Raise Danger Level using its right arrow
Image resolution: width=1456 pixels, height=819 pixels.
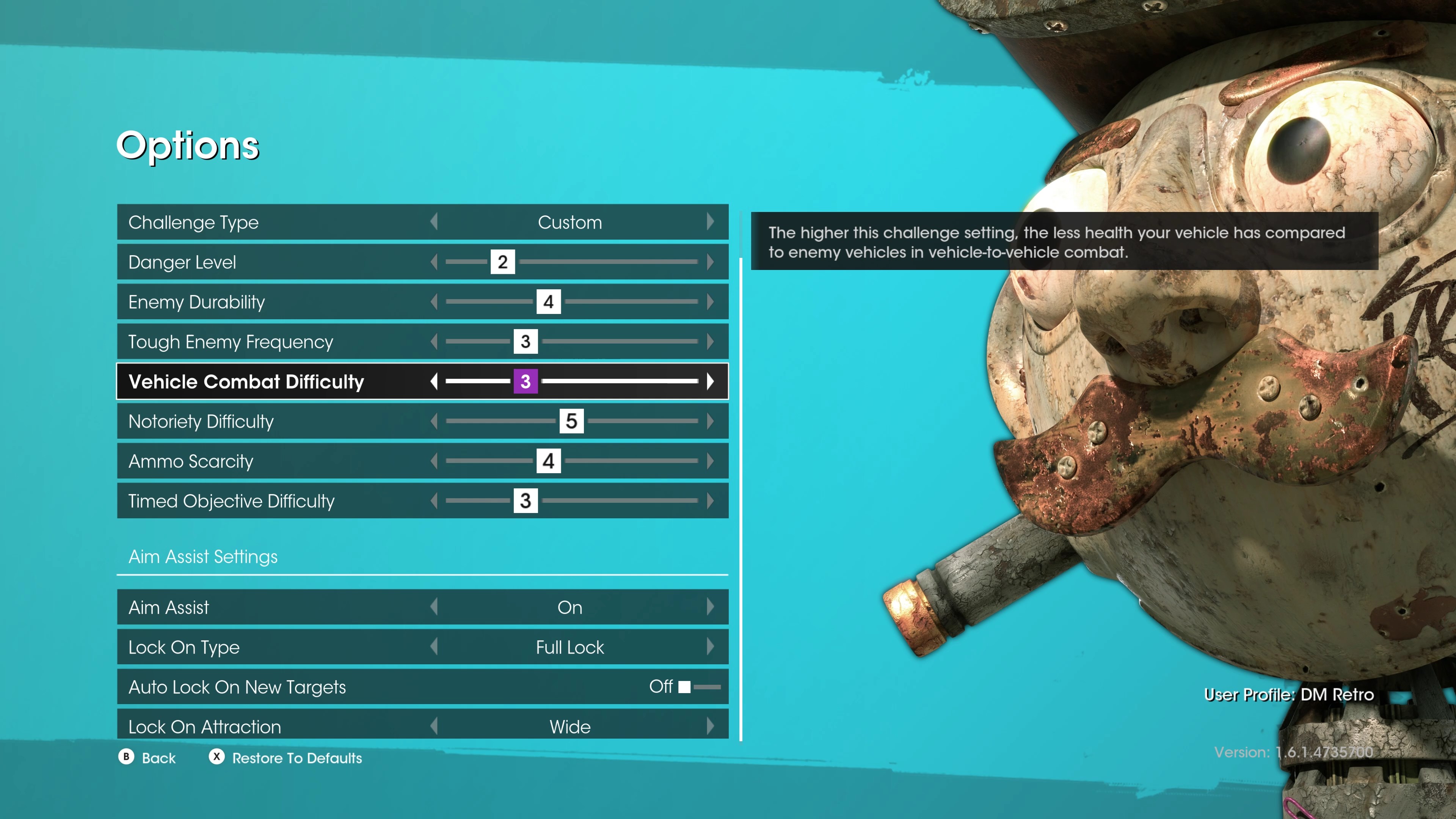pos(710,262)
